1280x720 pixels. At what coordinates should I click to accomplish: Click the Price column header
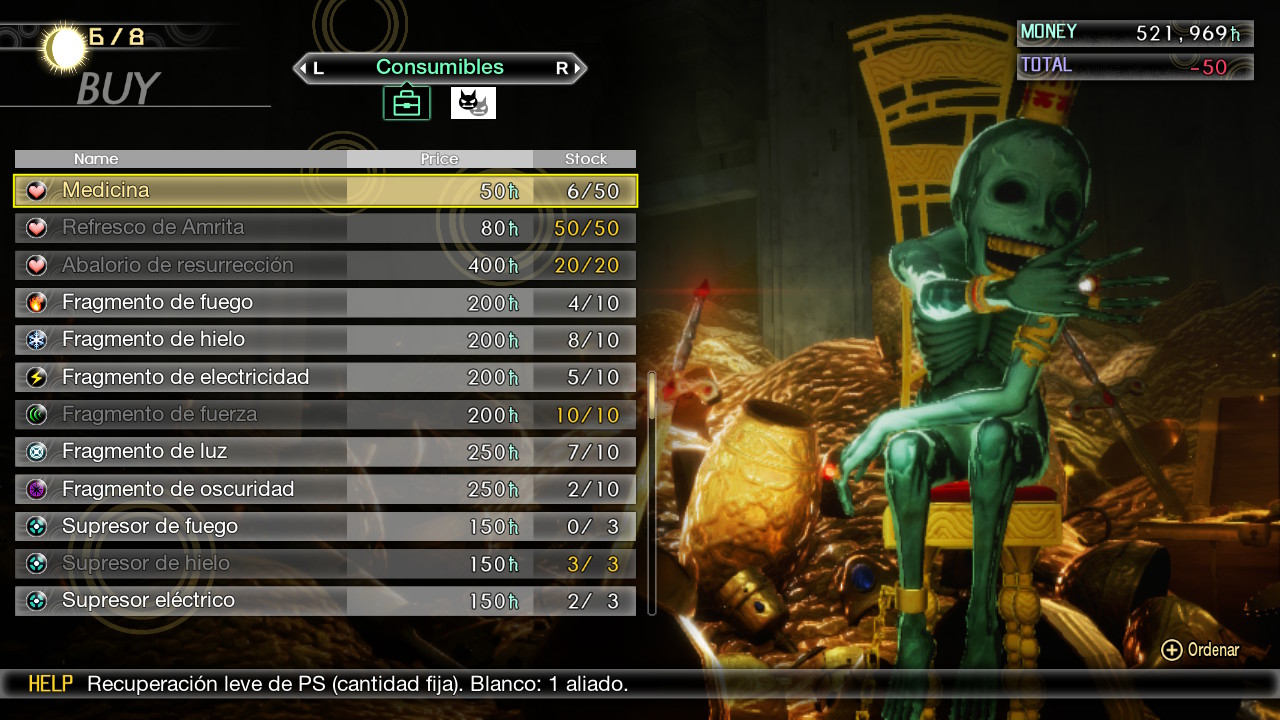[440, 159]
